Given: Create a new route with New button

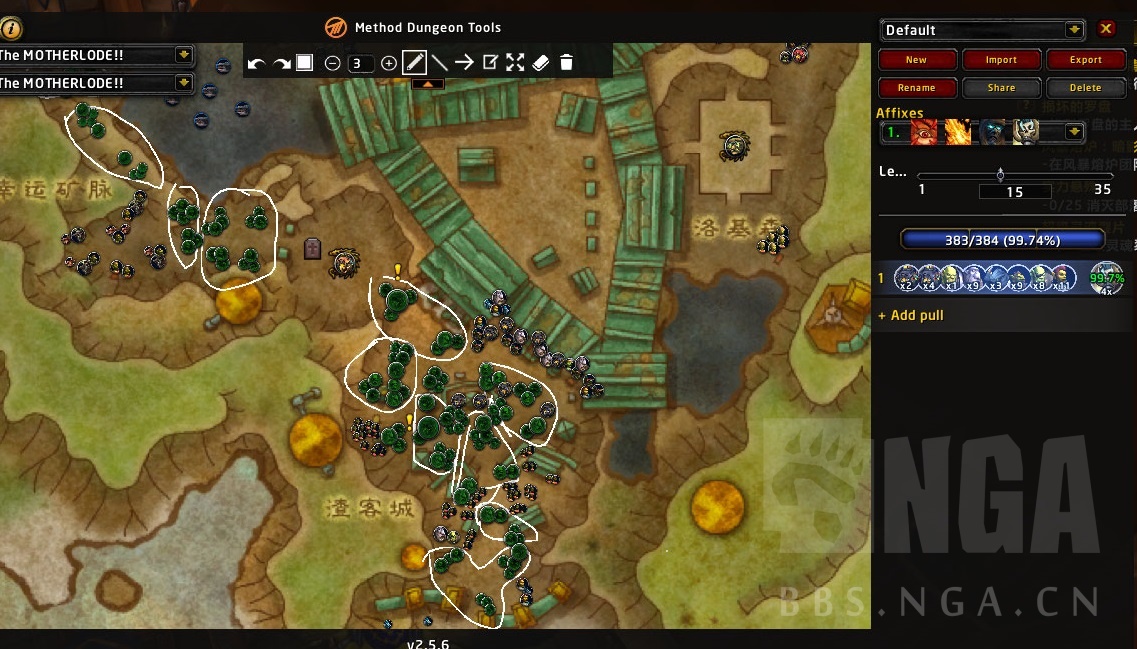Looking at the screenshot, I should coord(916,60).
